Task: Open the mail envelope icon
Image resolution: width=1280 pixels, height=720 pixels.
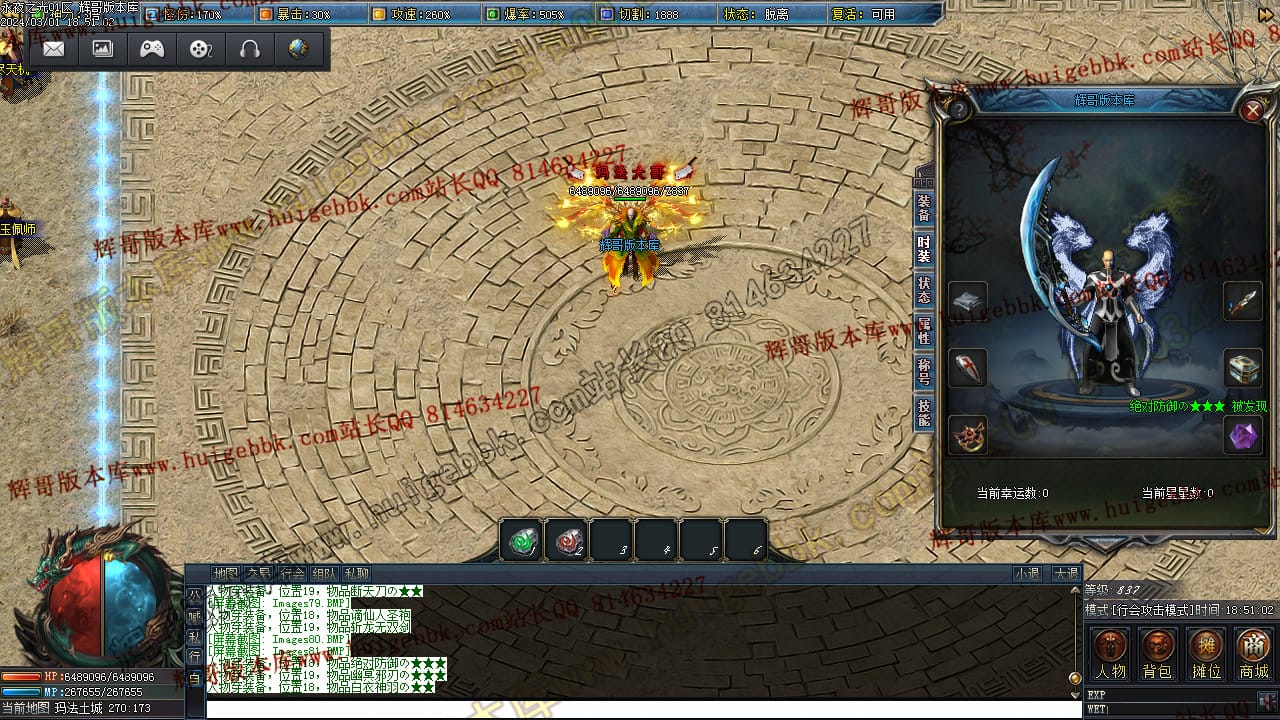Action: 54,49
